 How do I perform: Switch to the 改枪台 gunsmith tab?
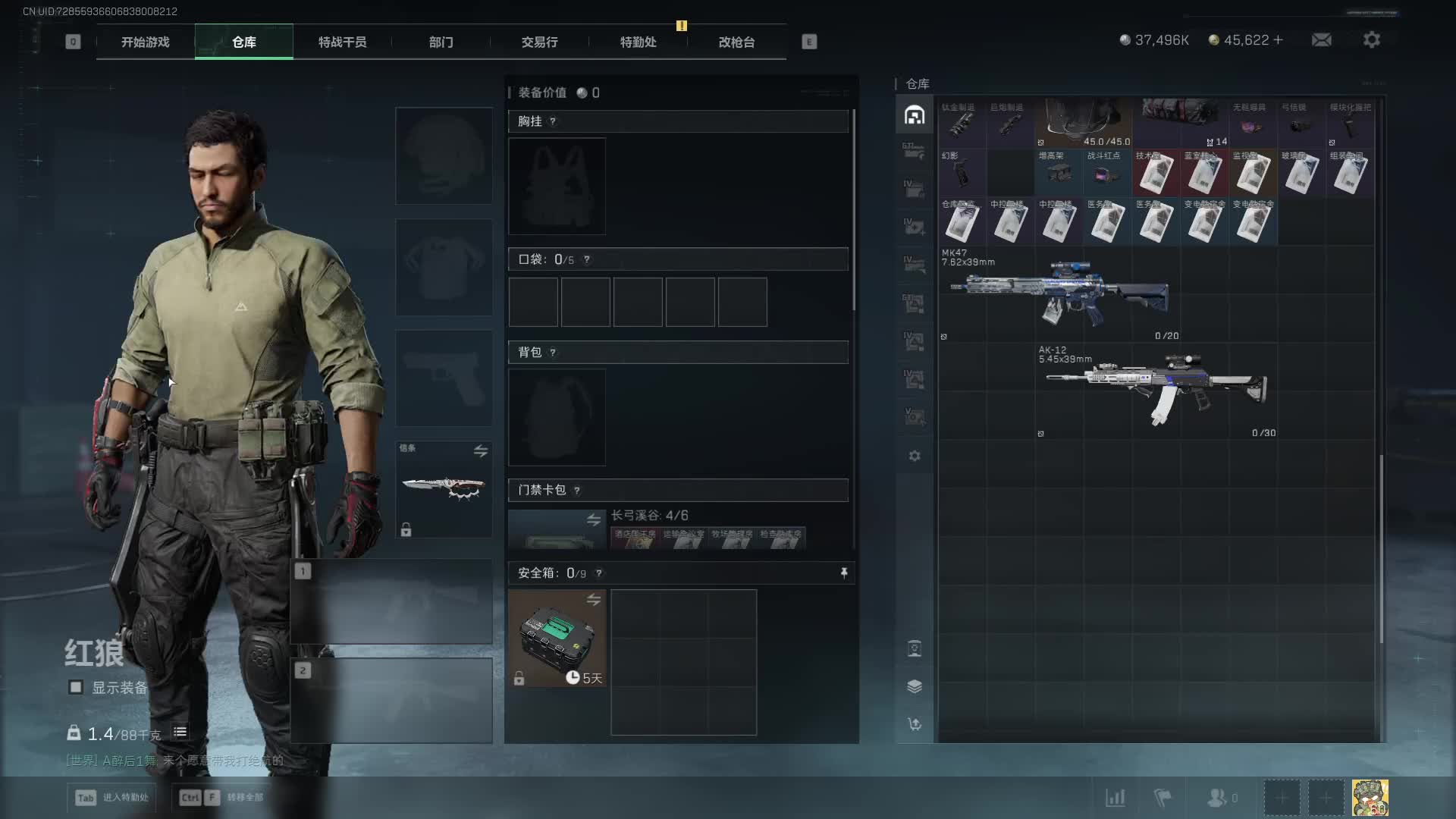(736, 42)
